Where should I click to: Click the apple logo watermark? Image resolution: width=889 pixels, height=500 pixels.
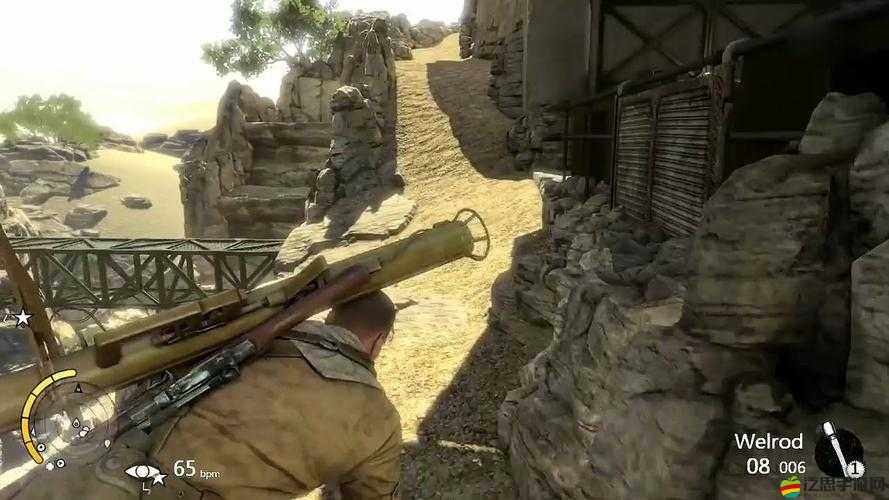[791, 487]
